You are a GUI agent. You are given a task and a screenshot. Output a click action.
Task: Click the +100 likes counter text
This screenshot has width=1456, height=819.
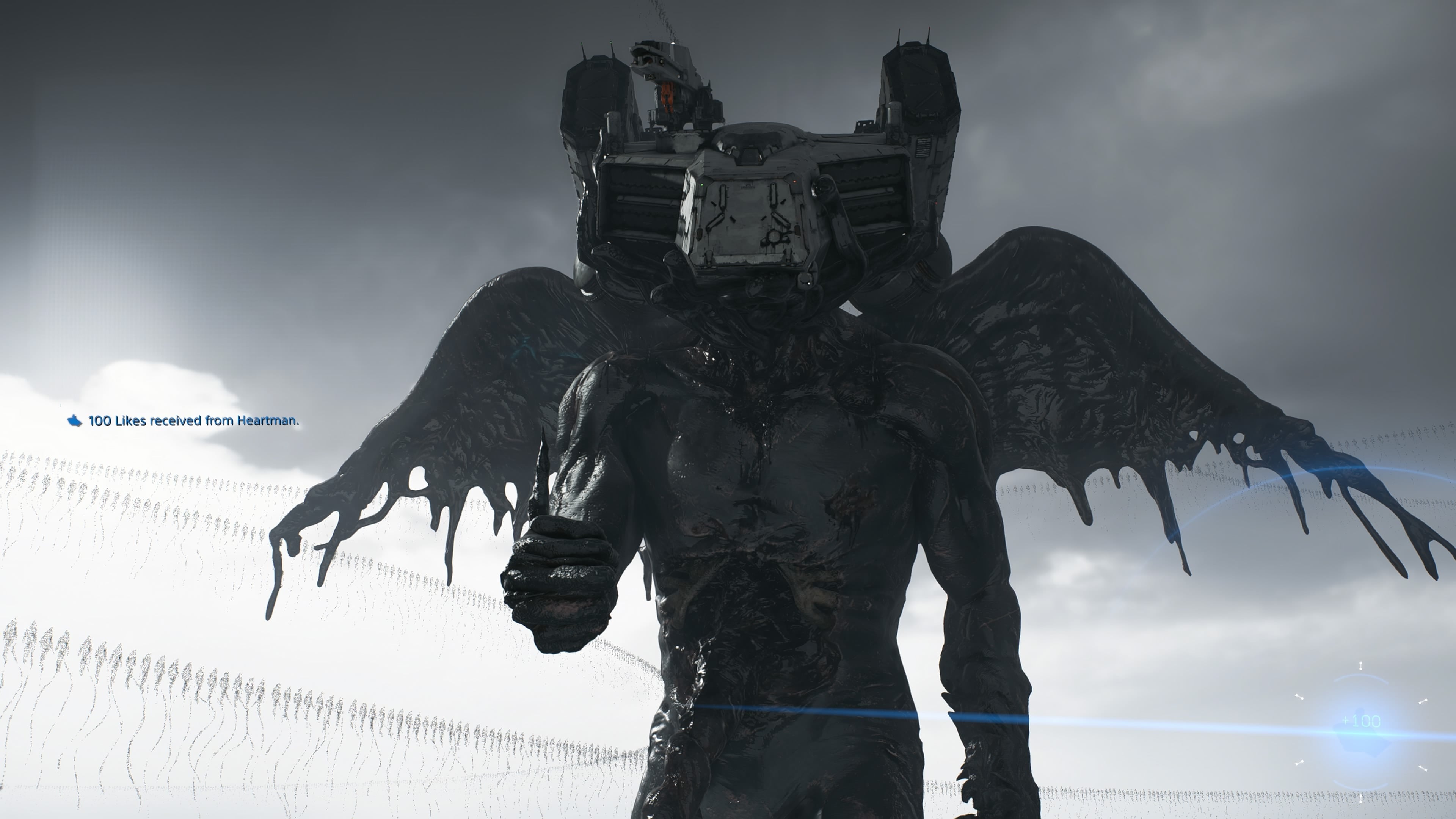click(x=1360, y=721)
